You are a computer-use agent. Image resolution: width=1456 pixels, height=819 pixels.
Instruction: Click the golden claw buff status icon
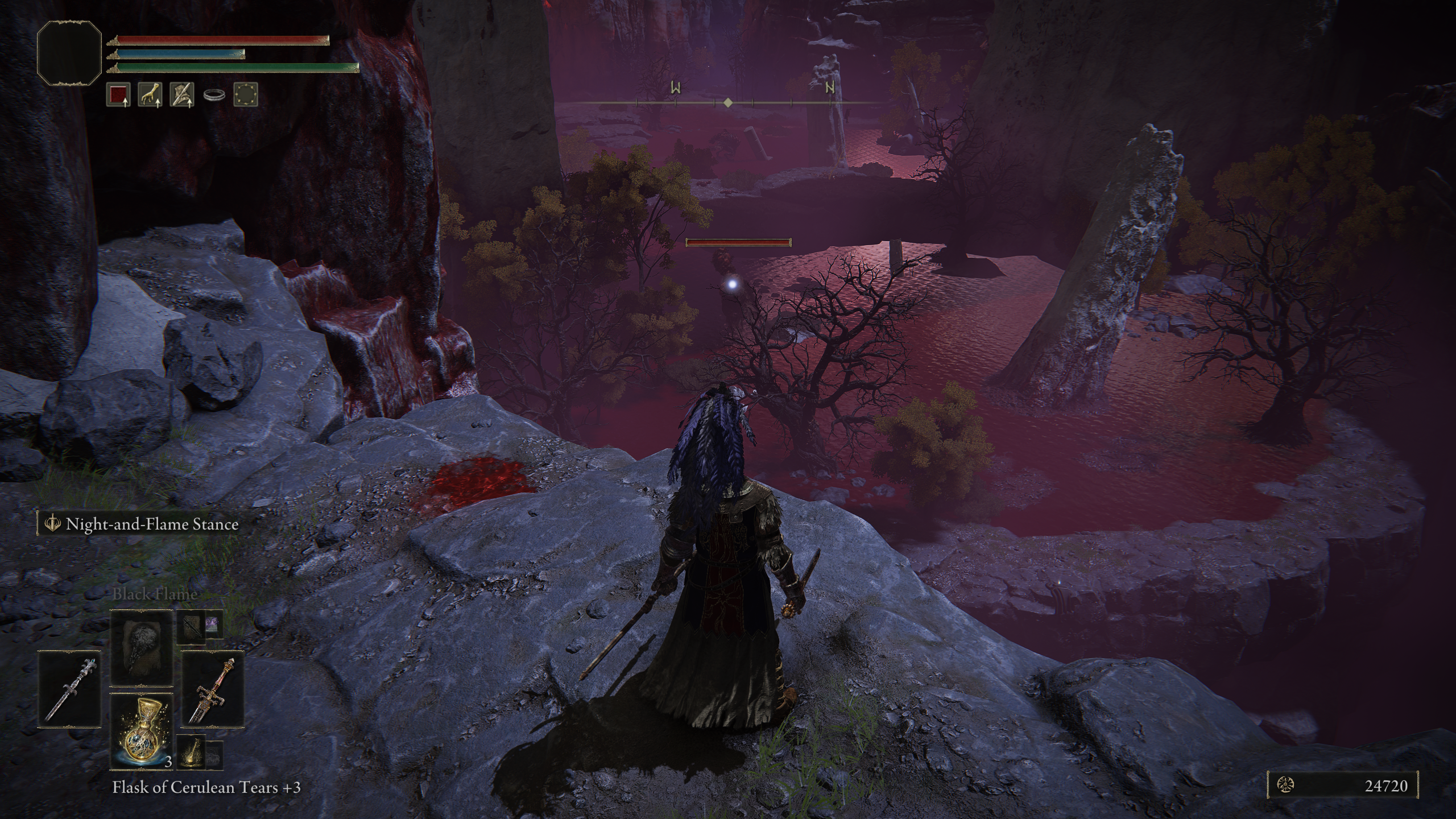click(150, 94)
